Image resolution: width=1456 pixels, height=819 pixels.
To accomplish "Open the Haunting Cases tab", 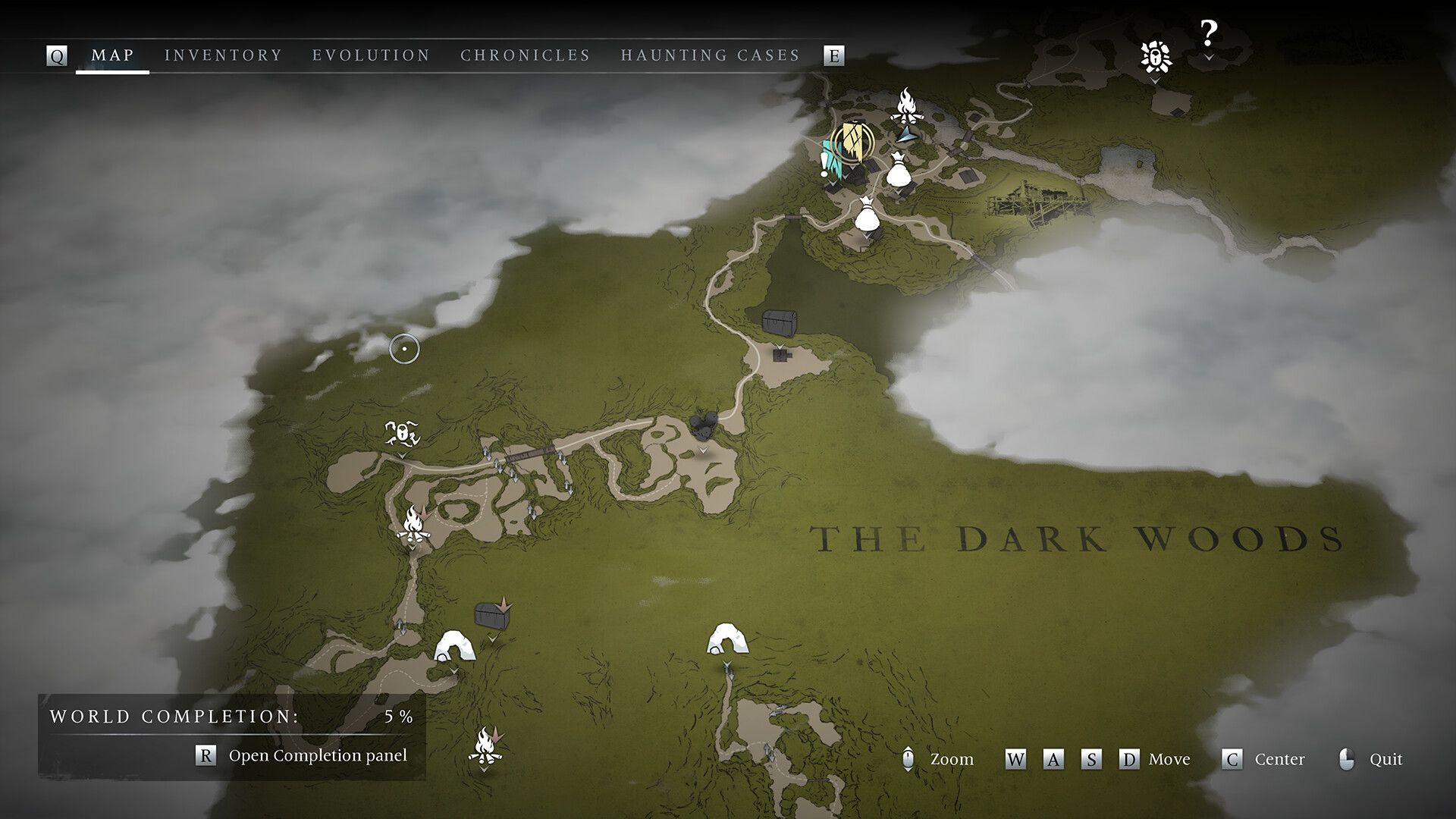I will [710, 55].
